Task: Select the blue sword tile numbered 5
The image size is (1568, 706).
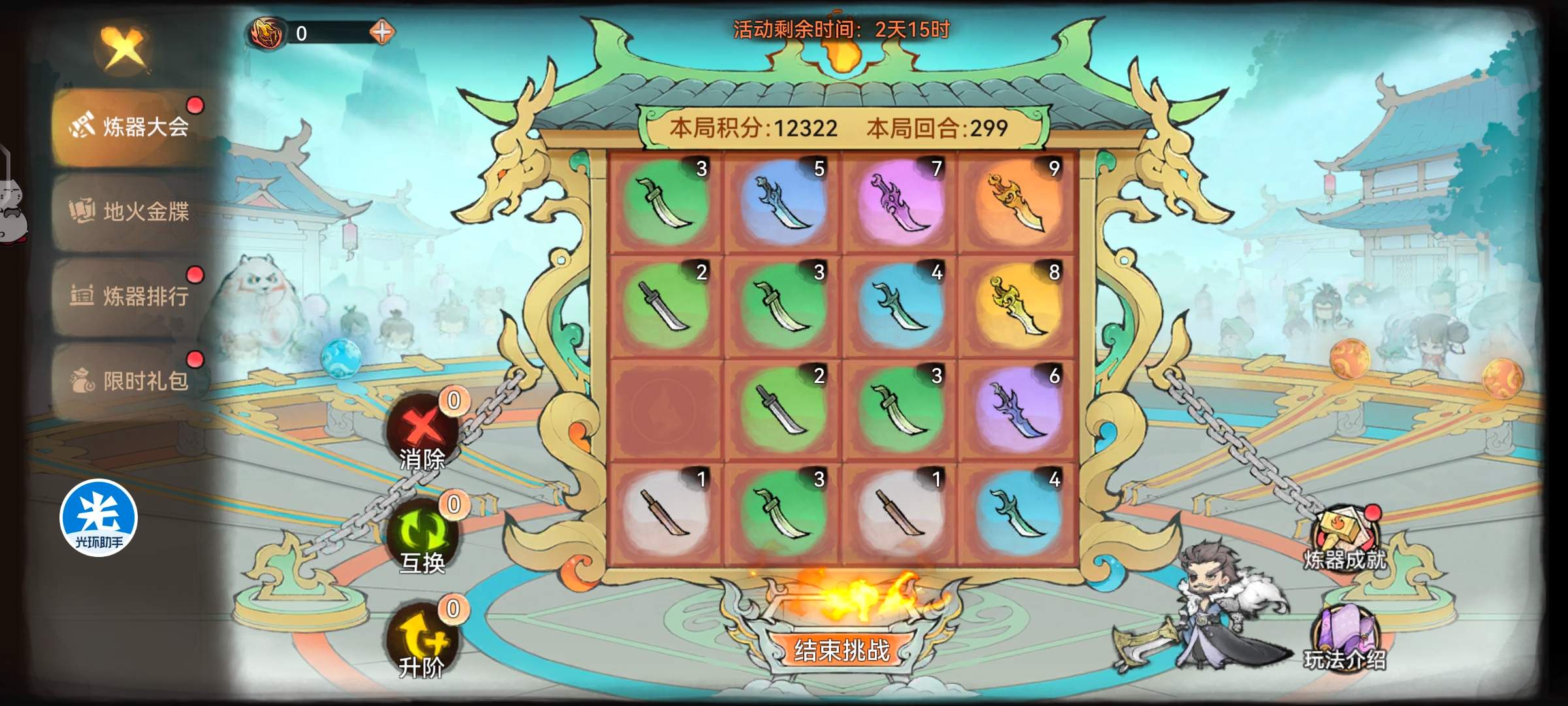Action: coord(783,203)
